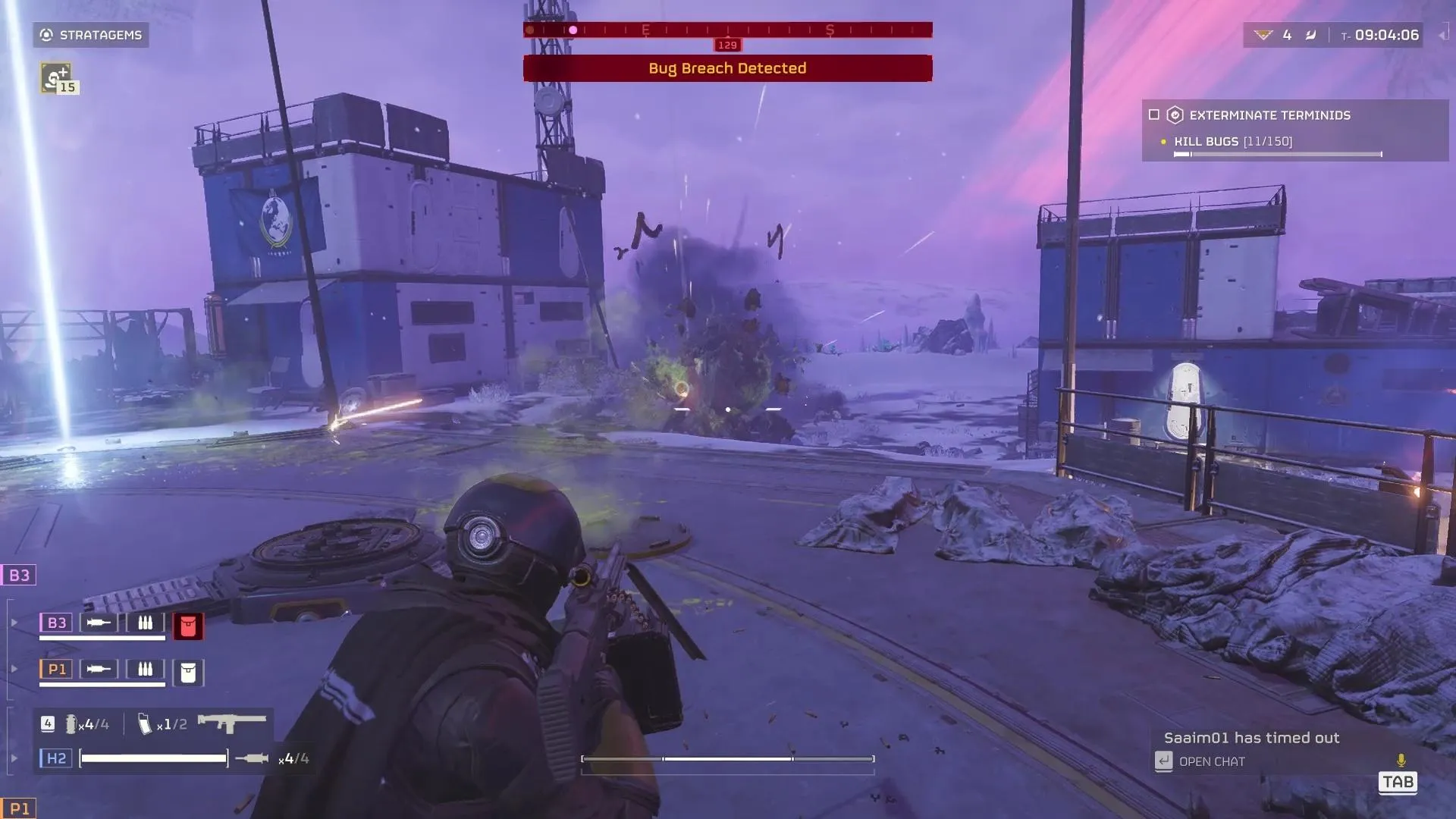1456x819 pixels.
Task: Click the H2 player tag
Action: (x=56, y=758)
